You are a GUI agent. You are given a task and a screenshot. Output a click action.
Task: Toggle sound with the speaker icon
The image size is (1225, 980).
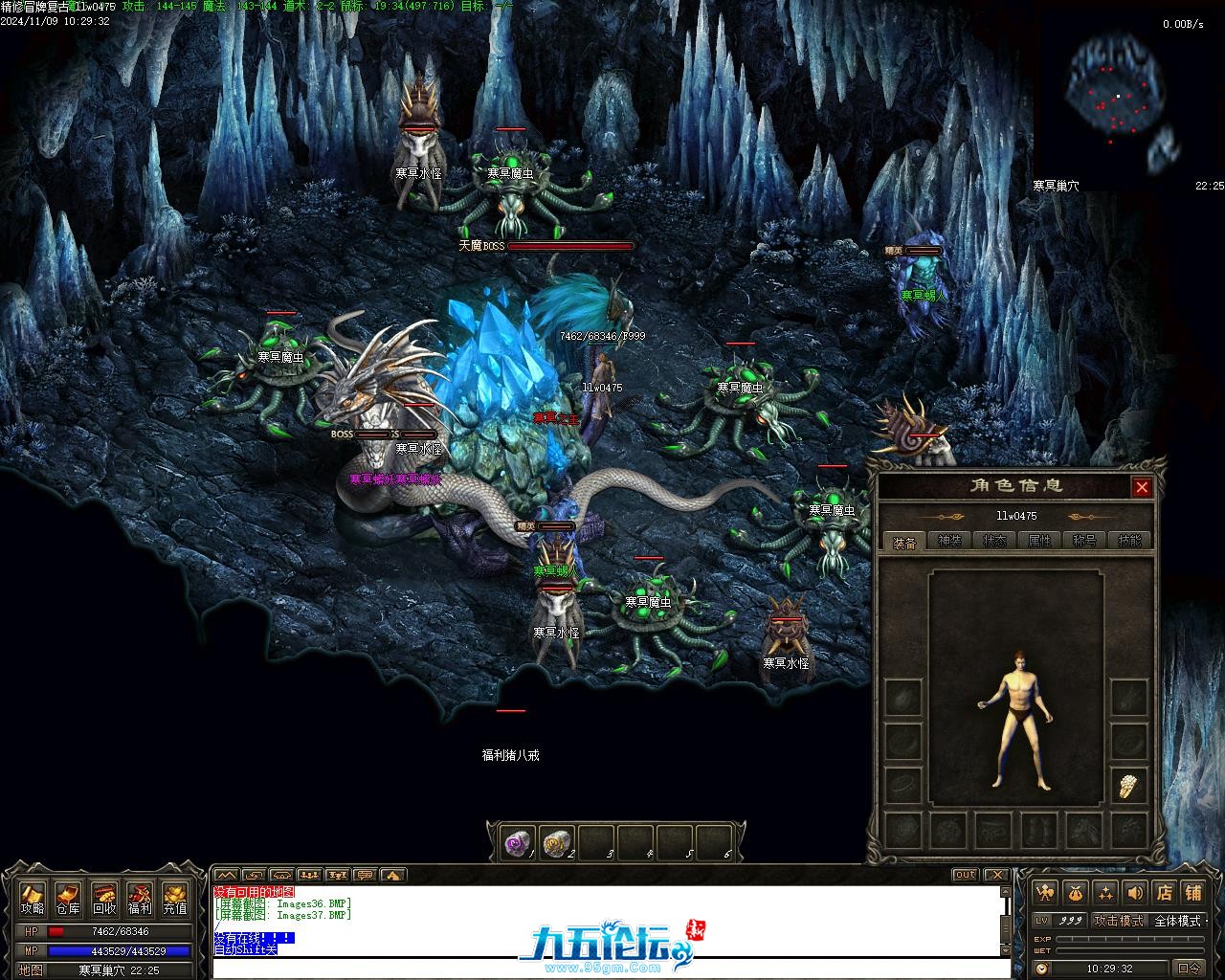click(x=1135, y=893)
